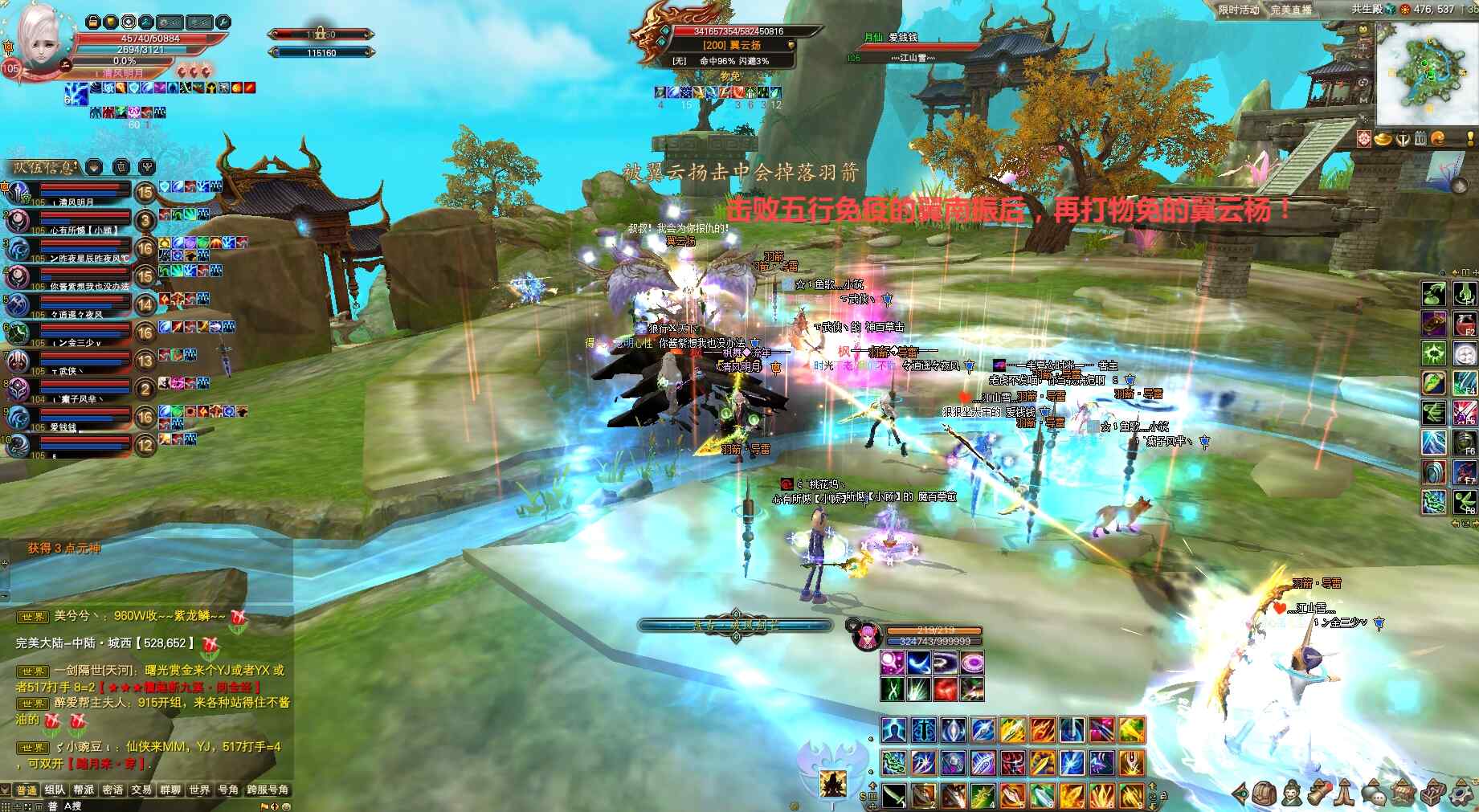Activate the blue human silhouette skill
This screenshot has height=812, width=1479.
point(894,730)
